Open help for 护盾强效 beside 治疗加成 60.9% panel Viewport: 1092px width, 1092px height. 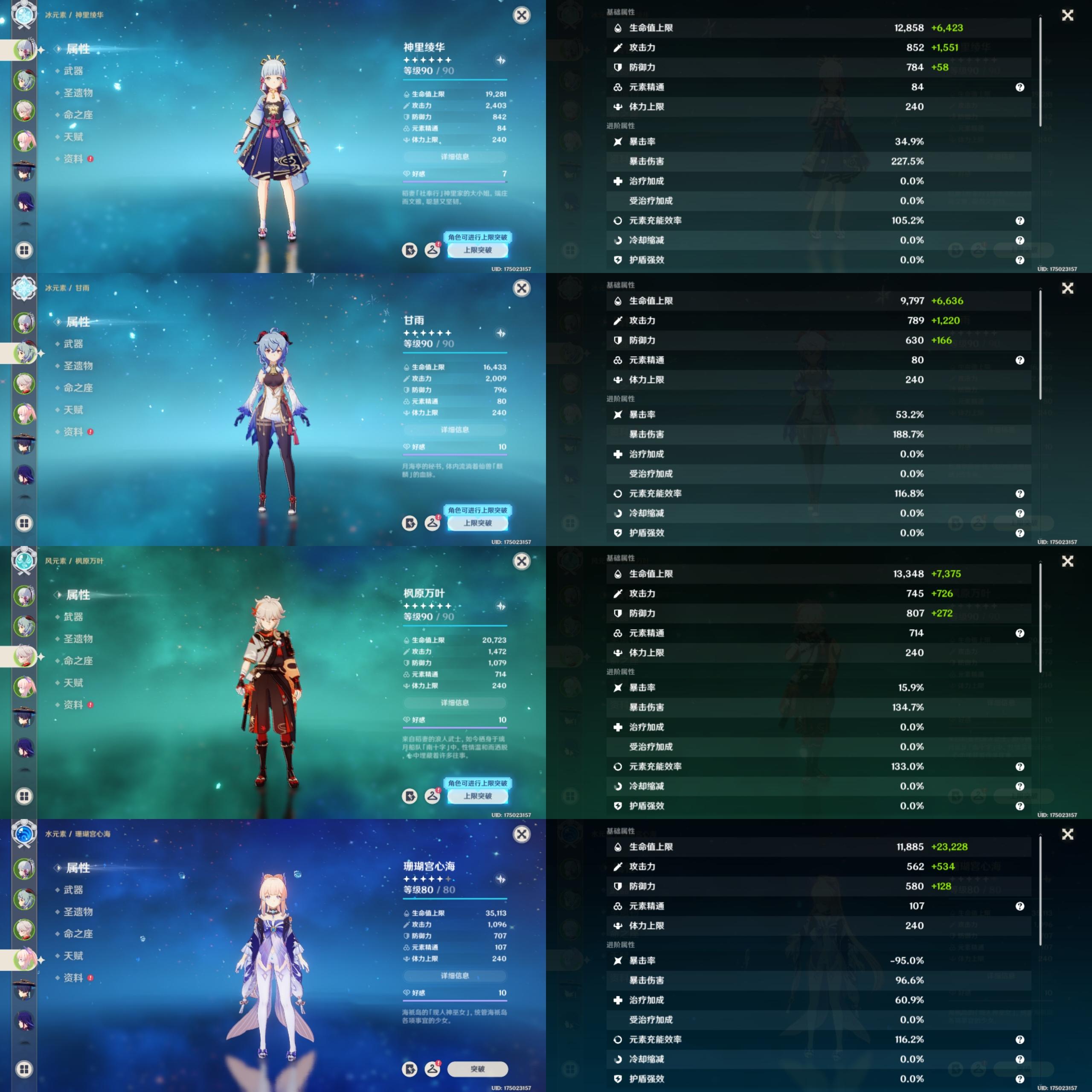click(1019, 1078)
